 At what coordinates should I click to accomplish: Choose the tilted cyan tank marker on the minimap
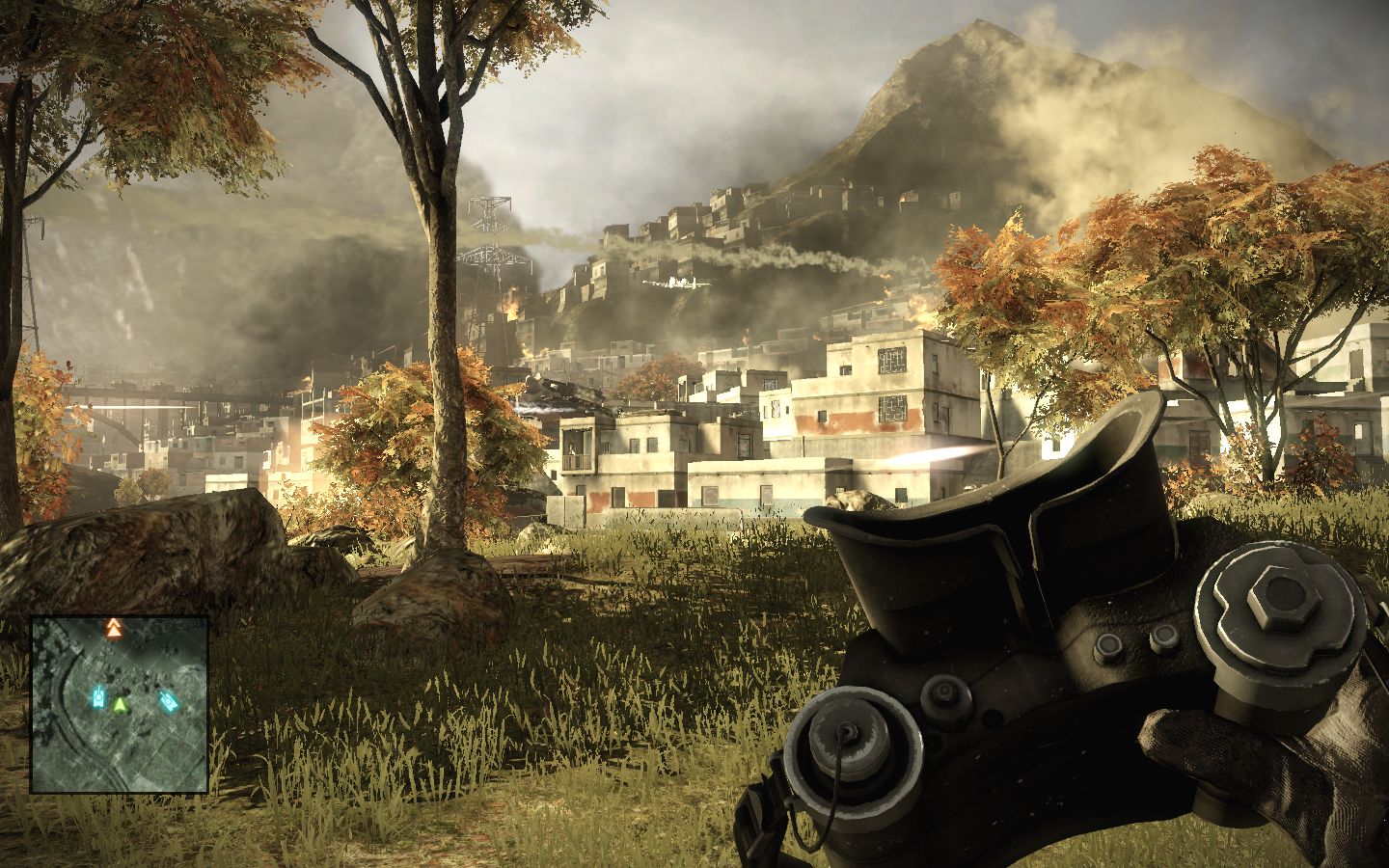click(168, 701)
